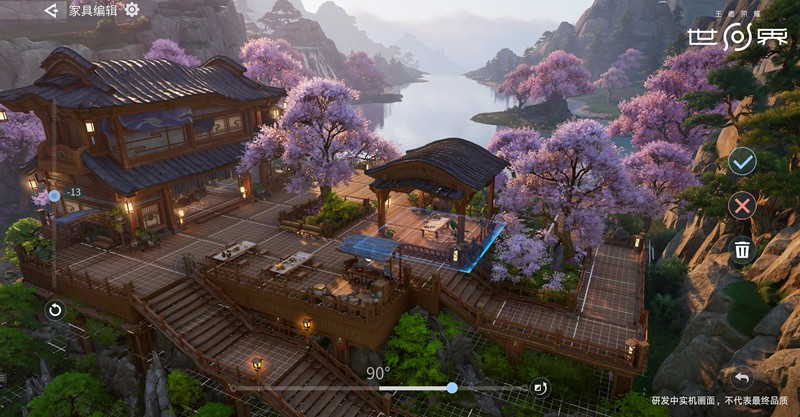This screenshot has width=800, height=417.
Task: Click the rotate toggle icon beside the slider
Action: 539,388
